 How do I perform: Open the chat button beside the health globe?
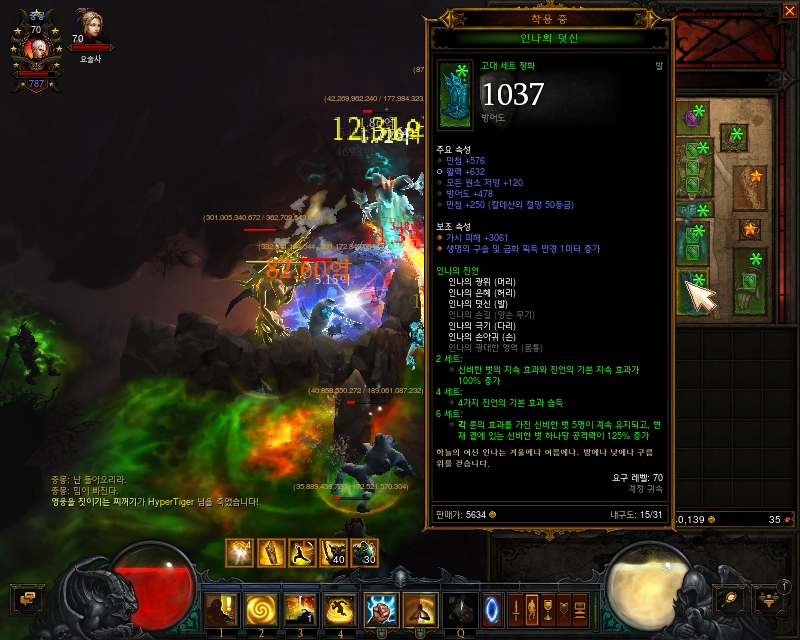click(27, 598)
